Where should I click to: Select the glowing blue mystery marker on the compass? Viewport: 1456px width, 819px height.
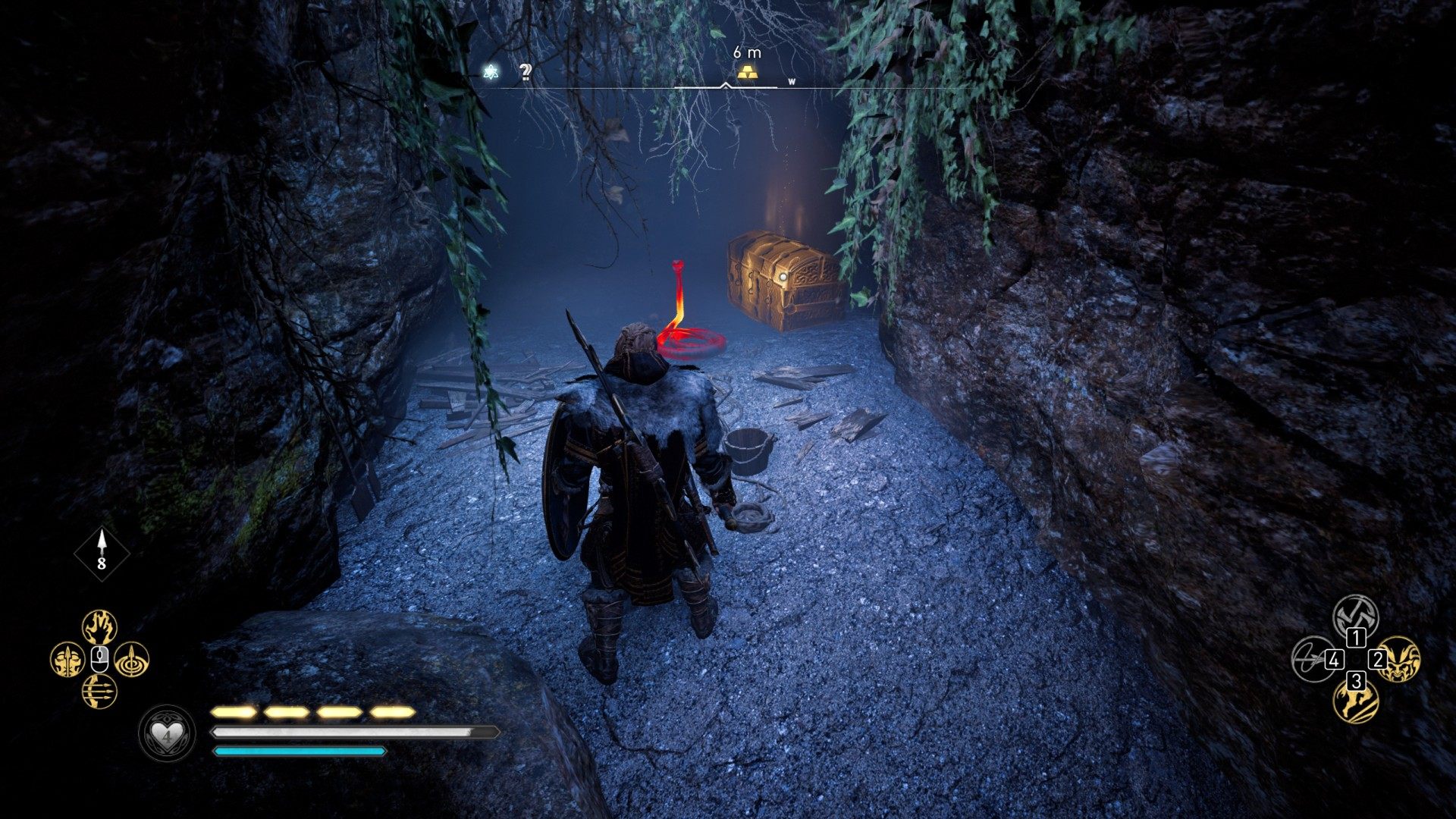[x=491, y=72]
